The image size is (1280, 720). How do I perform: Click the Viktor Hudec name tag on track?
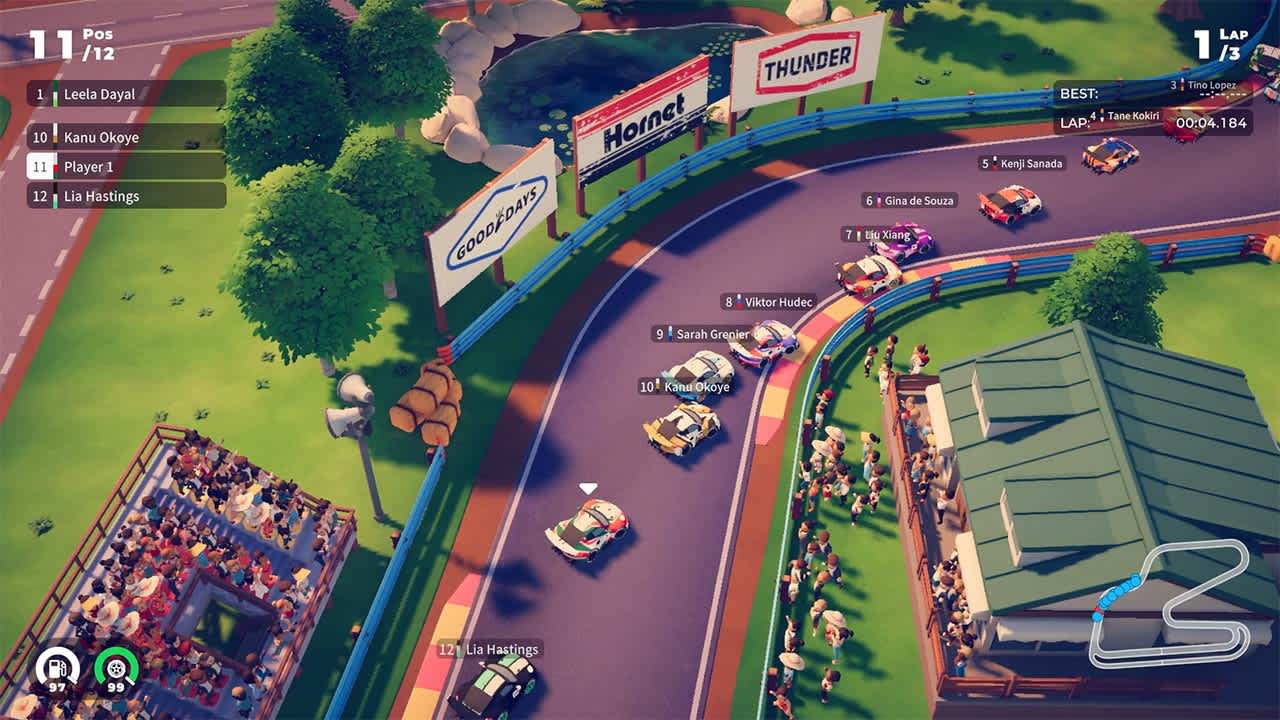pyautogui.click(x=770, y=302)
